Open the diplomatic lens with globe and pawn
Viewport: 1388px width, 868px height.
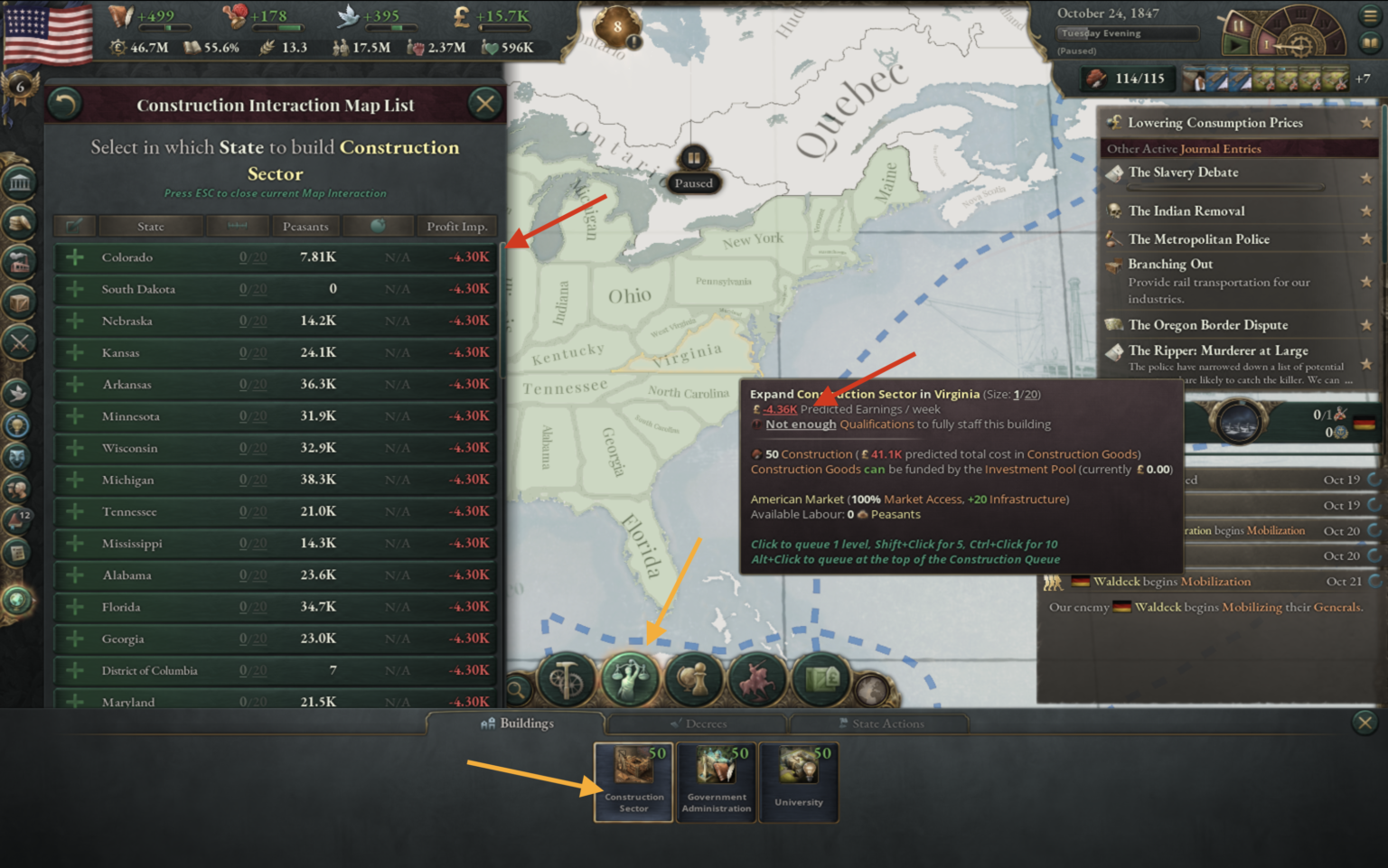click(x=693, y=677)
